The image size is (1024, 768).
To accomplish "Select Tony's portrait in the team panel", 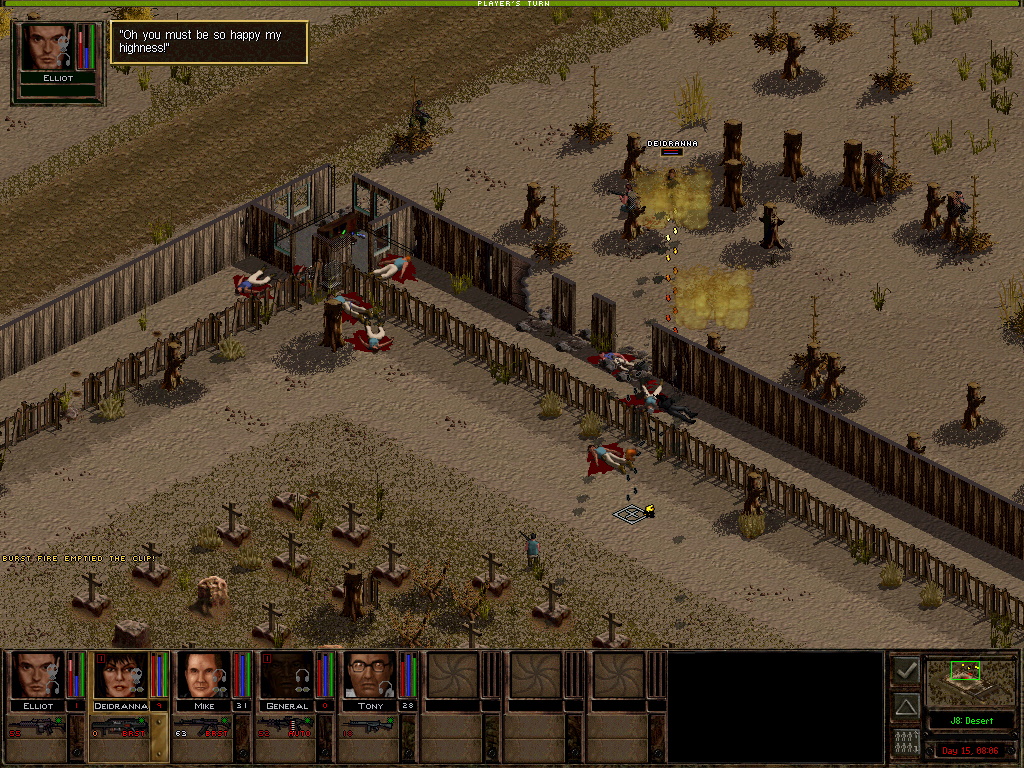I will point(370,675).
